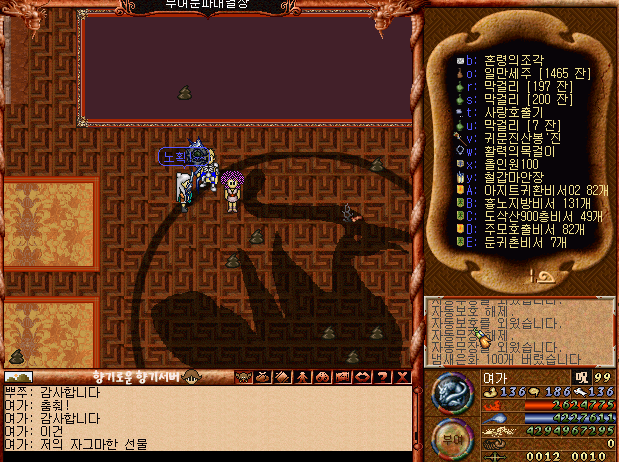The width and height of the screenshot is (619, 462).
Task: Select the 막걸리 [200 잔] item
Action: pyautogui.click(x=518, y=99)
